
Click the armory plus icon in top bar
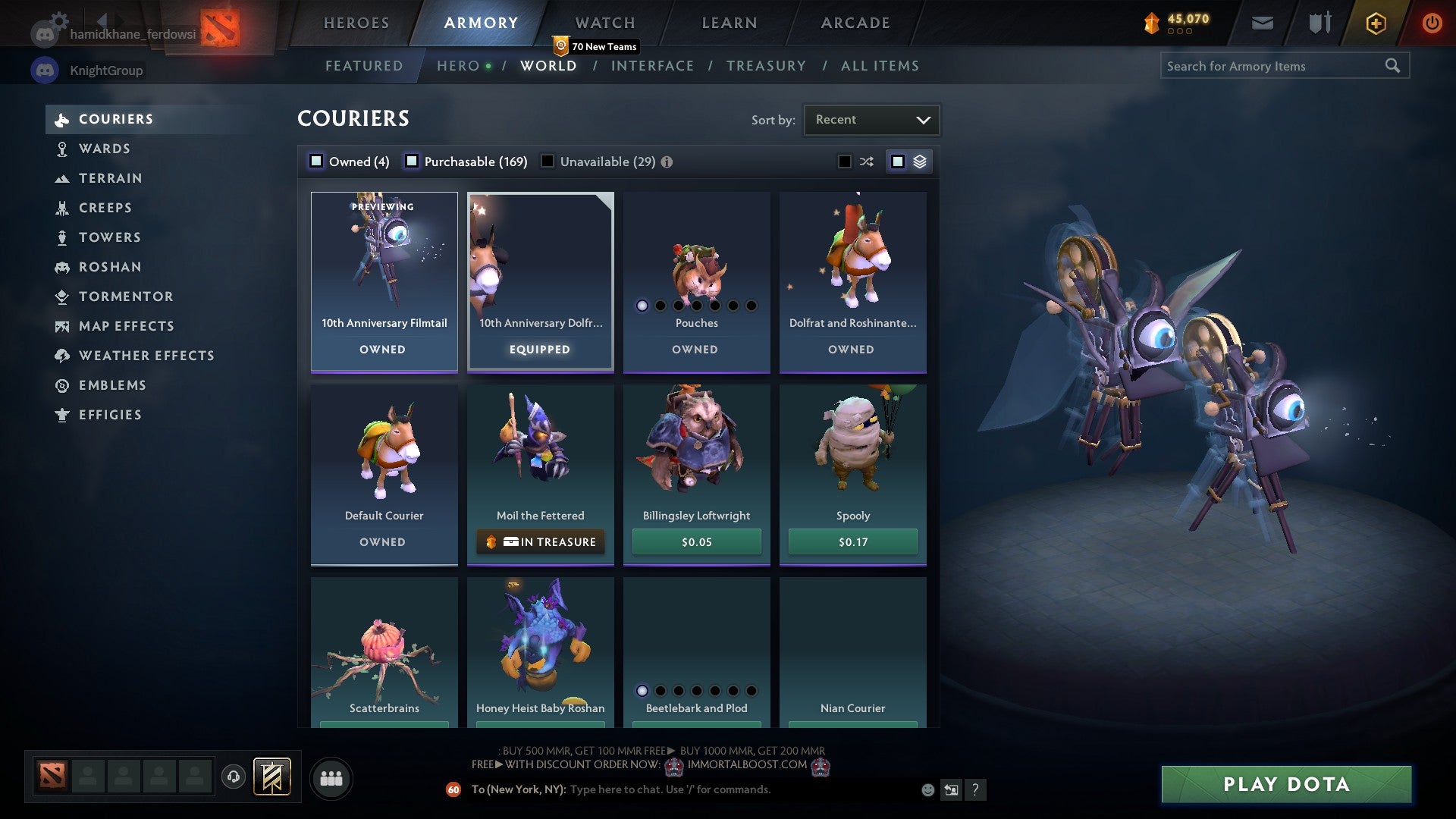click(x=1375, y=22)
